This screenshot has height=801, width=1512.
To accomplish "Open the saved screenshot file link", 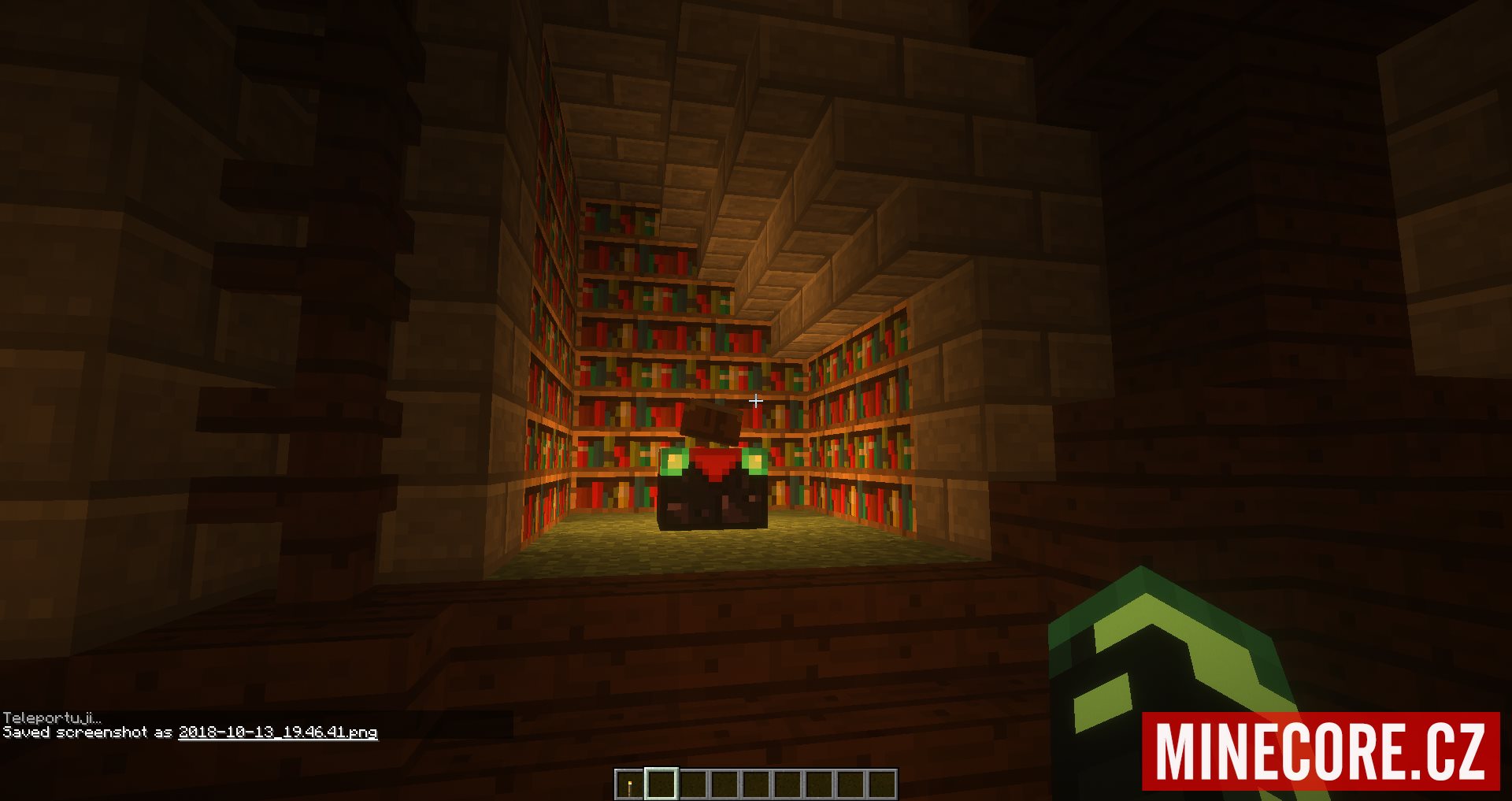I will click(x=277, y=732).
